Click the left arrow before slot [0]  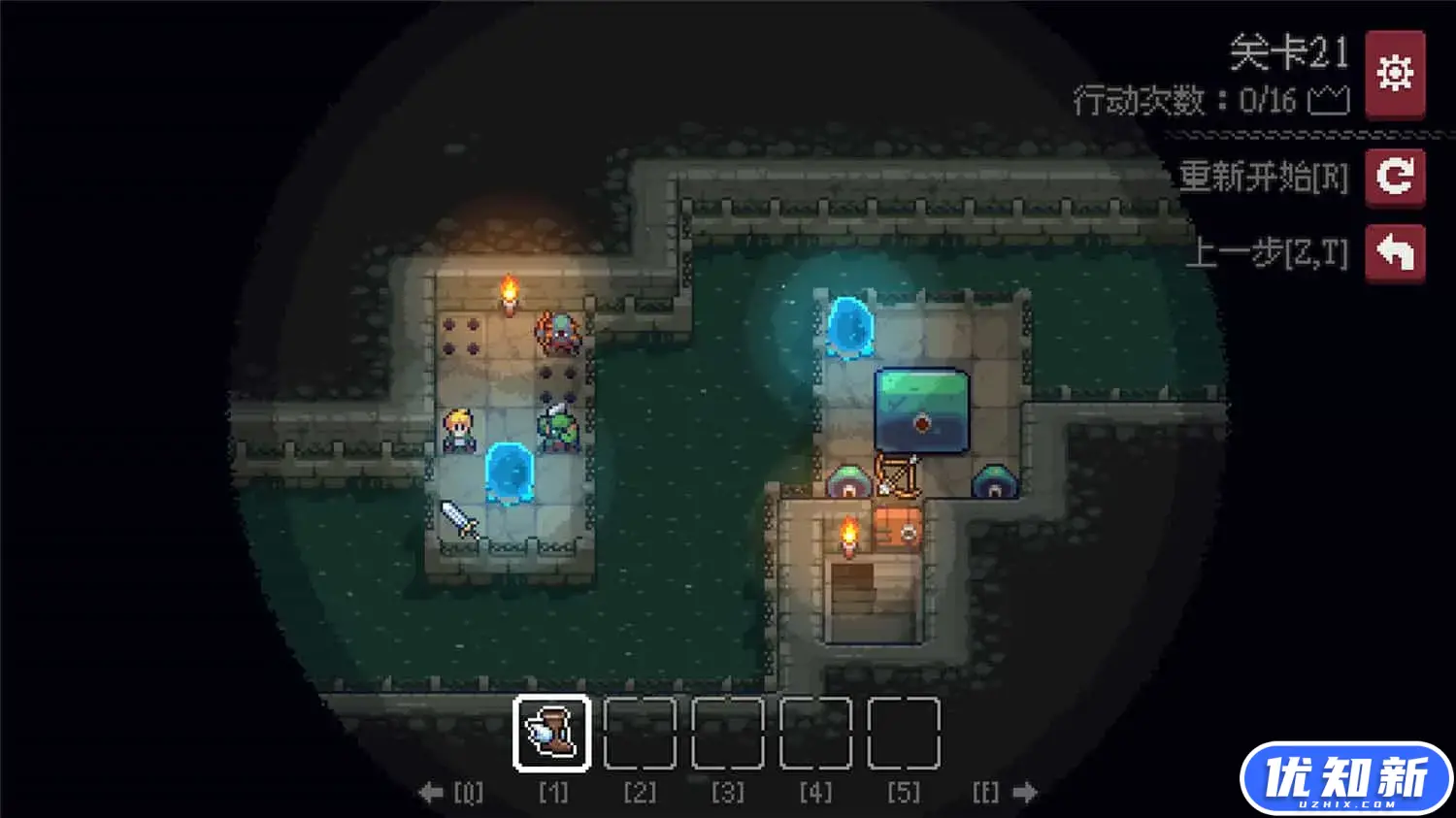click(x=431, y=792)
